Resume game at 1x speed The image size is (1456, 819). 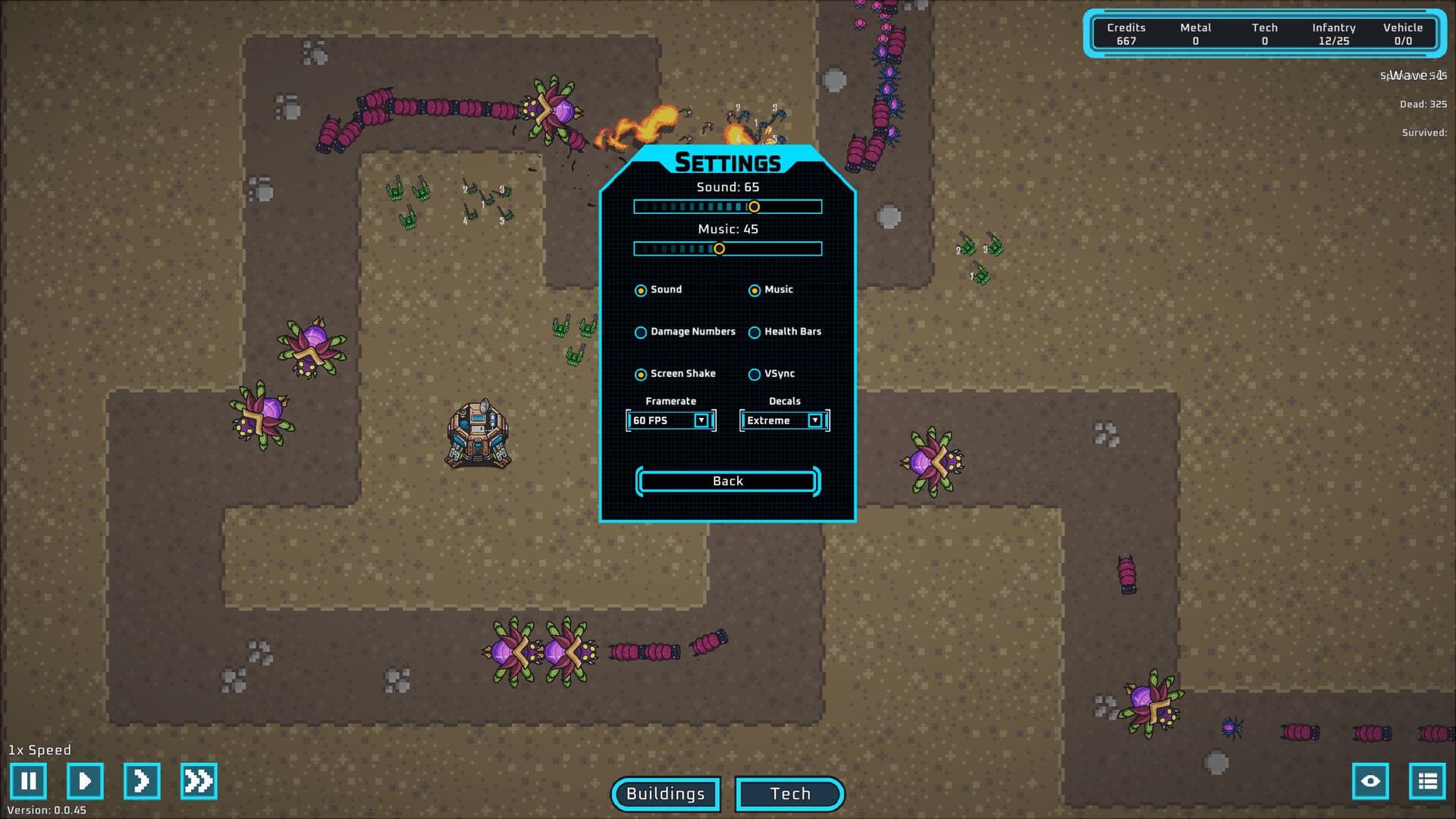click(84, 781)
